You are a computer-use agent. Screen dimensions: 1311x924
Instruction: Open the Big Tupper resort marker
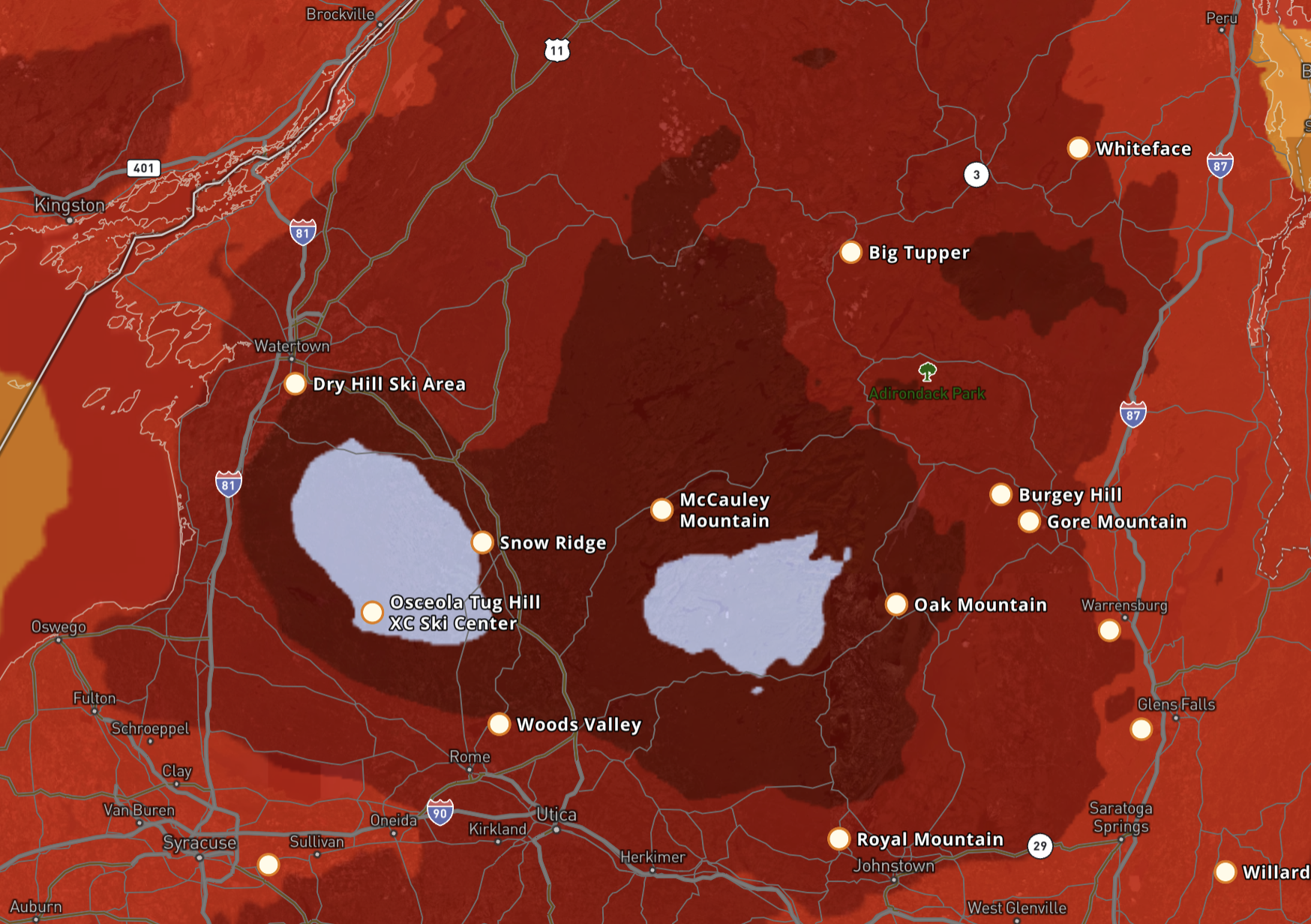pos(850,253)
